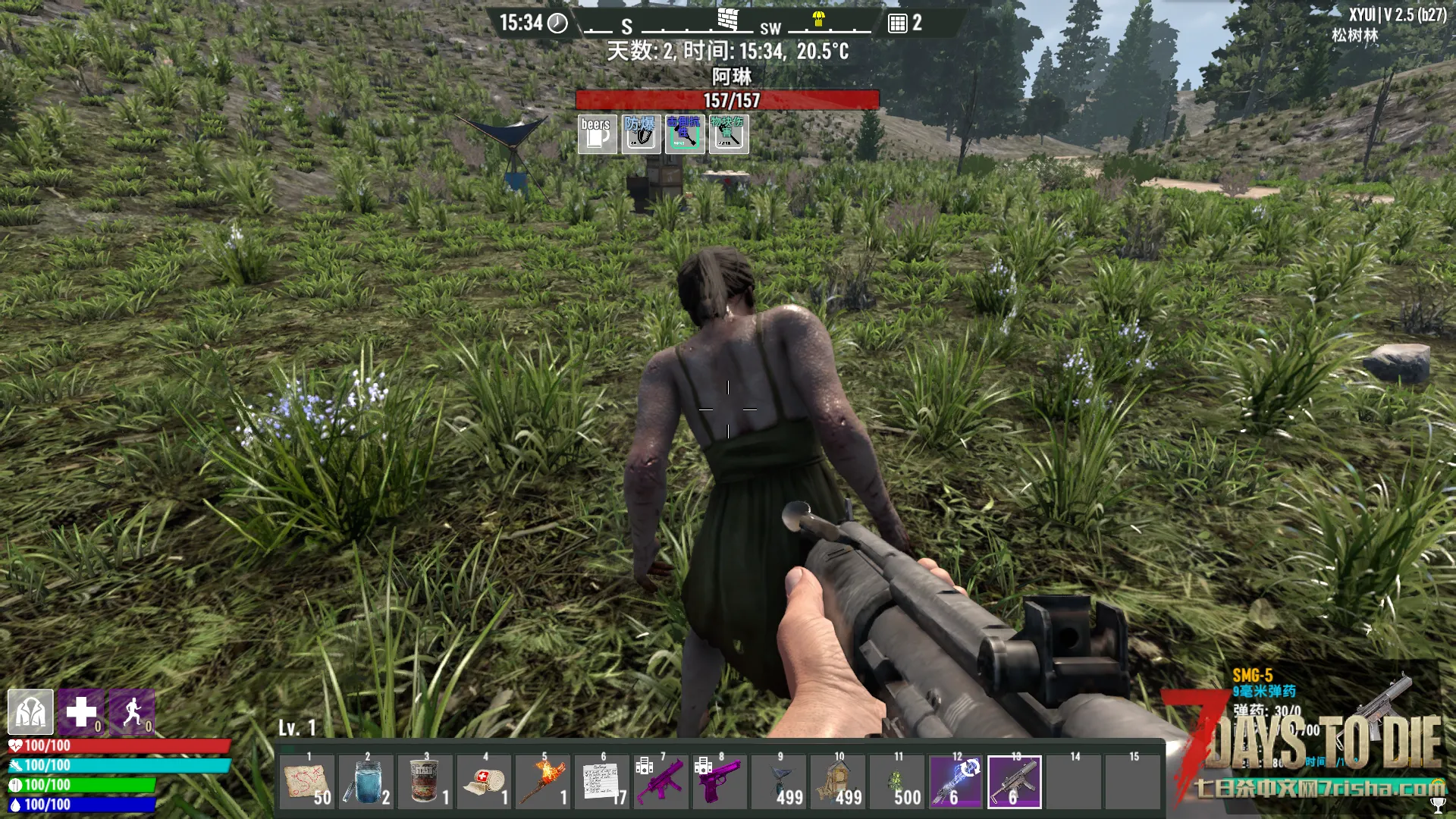Select the magenta pistol slot
Image resolution: width=1456 pixels, height=819 pixels.
click(x=720, y=782)
